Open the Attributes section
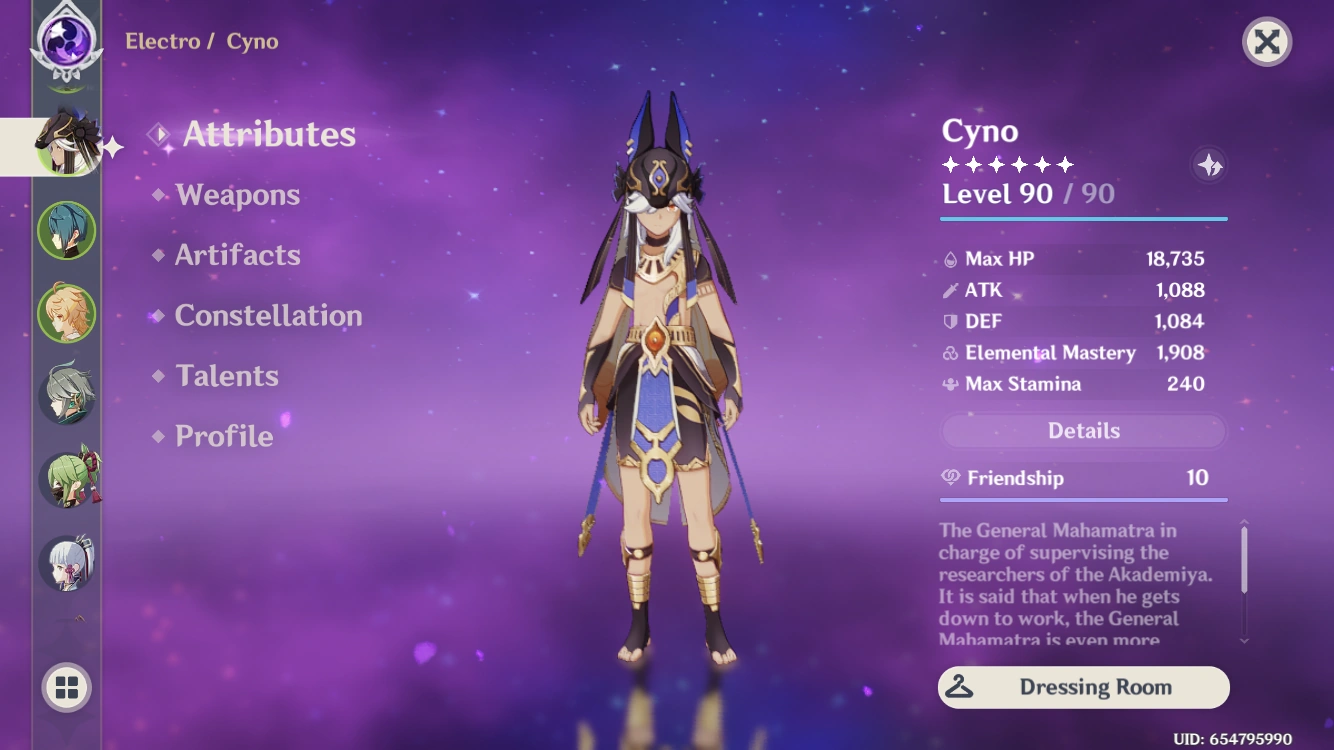The width and height of the screenshot is (1334, 750). coord(267,135)
